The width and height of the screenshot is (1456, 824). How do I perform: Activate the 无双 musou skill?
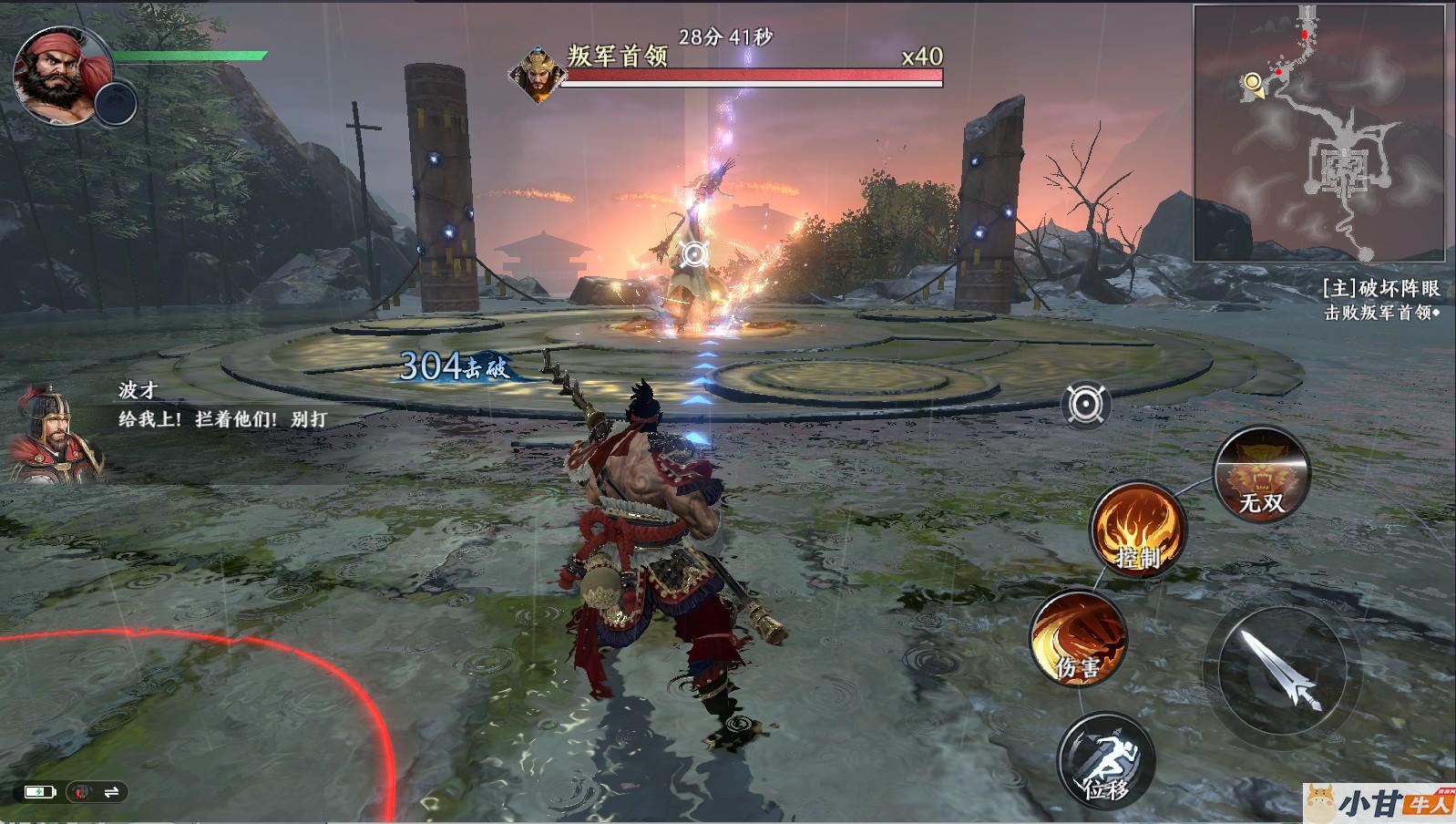coord(1262,474)
